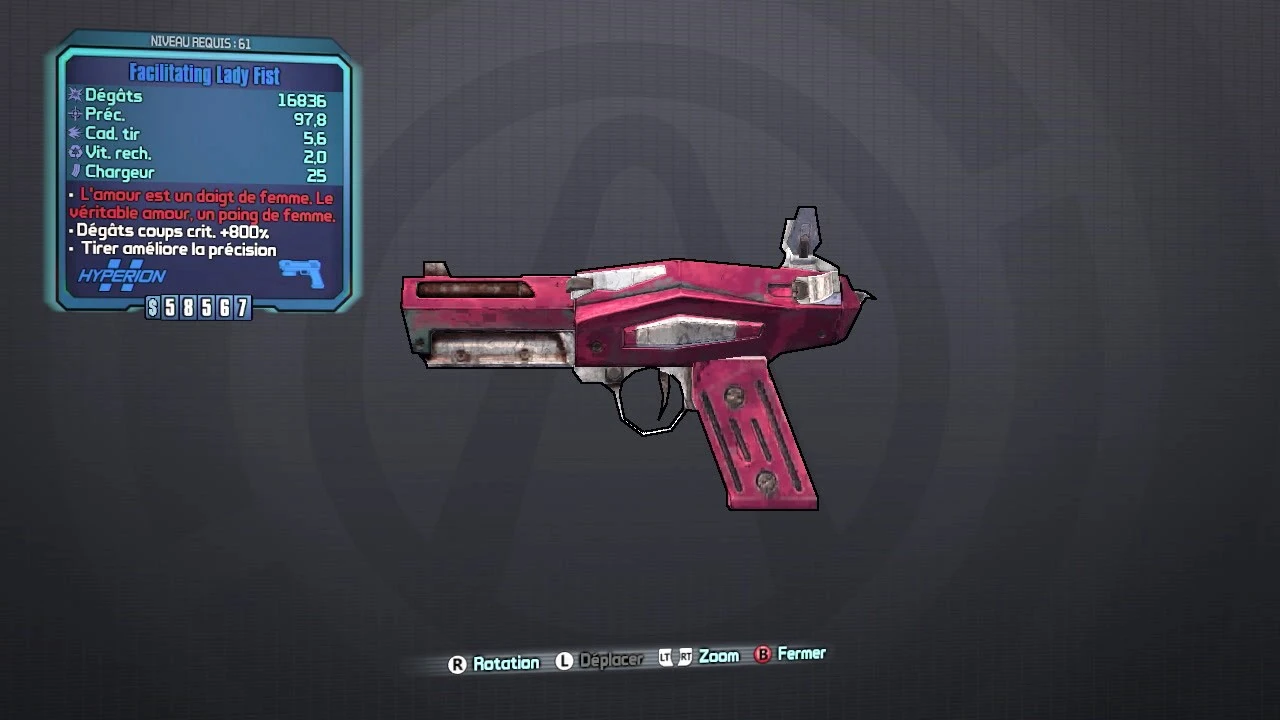Select the Facilitating Lady Fist title

click(206, 74)
